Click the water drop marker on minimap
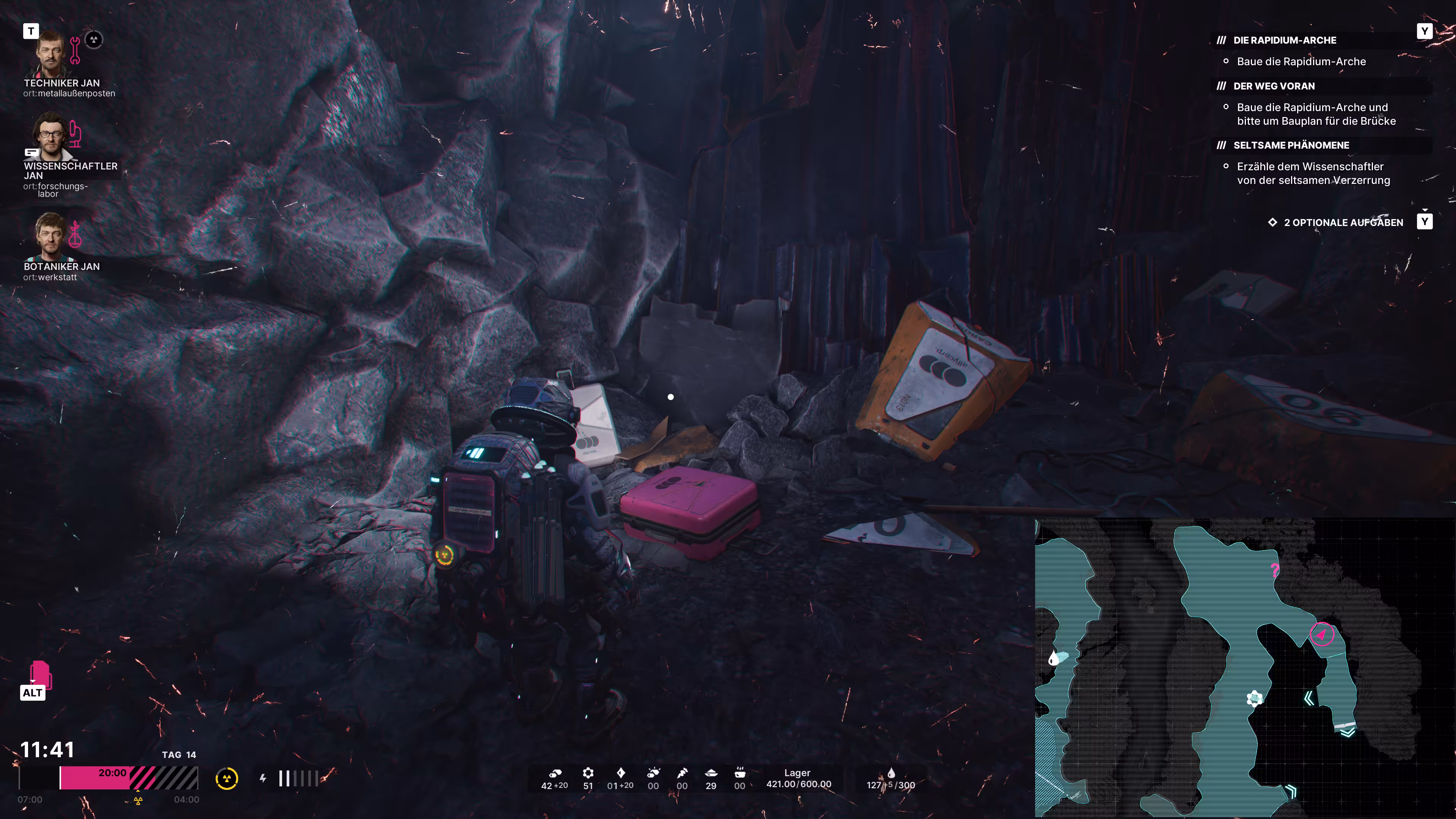 coord(1053,658)
